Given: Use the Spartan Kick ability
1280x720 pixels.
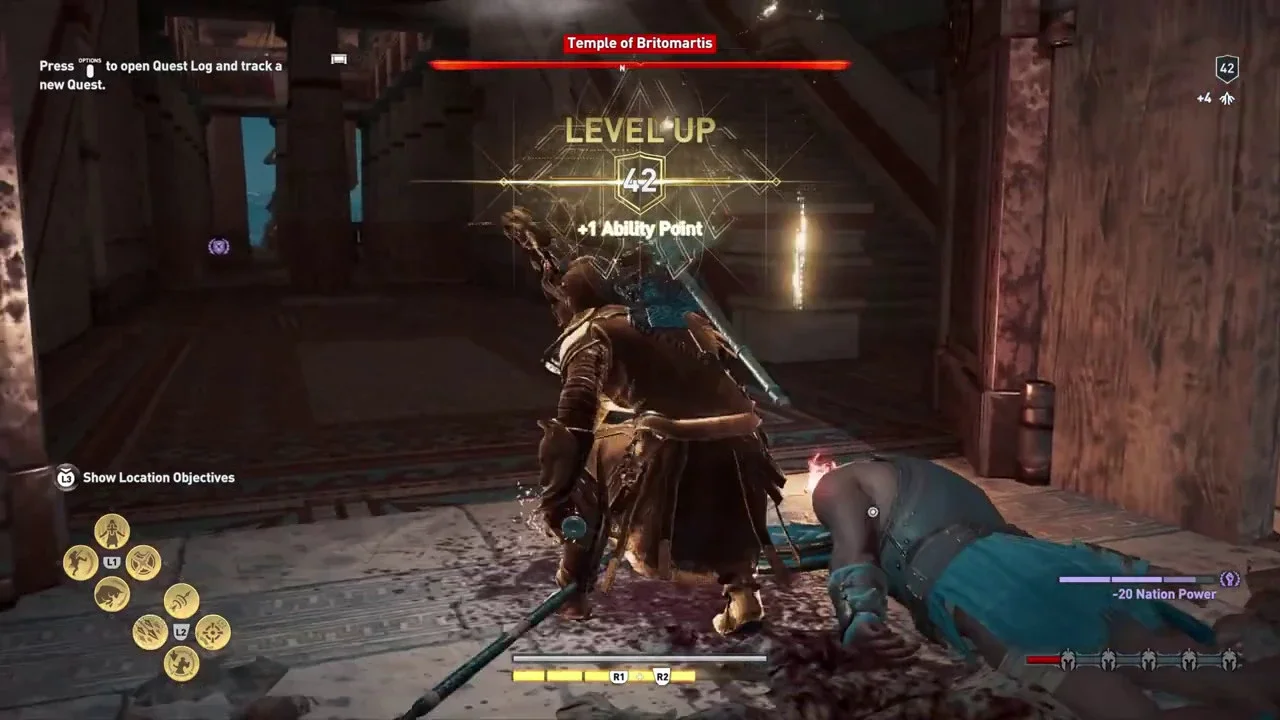Looking at the screenshot, I should click(80, 562).
